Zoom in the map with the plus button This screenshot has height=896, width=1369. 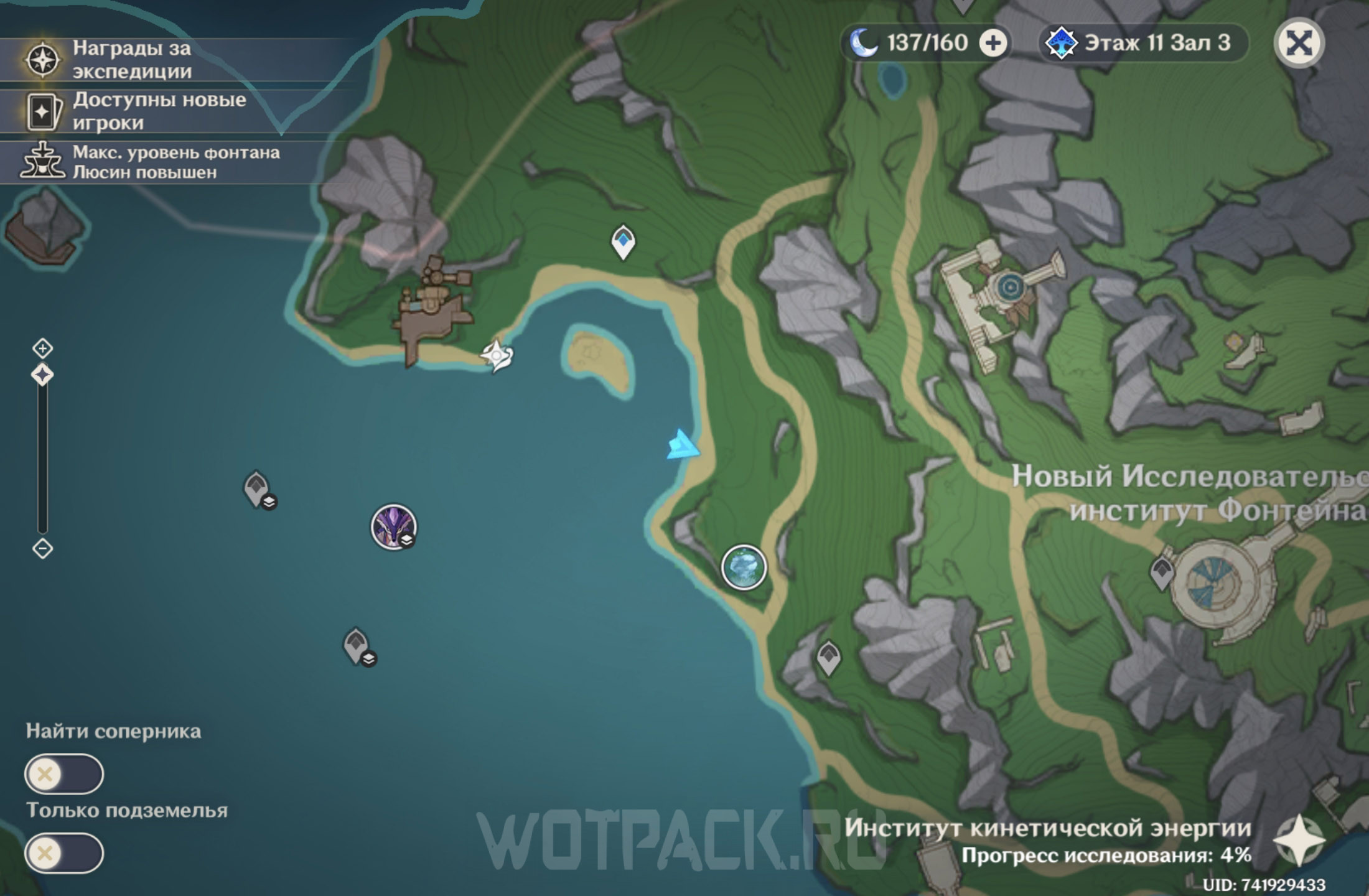[42, 348]
